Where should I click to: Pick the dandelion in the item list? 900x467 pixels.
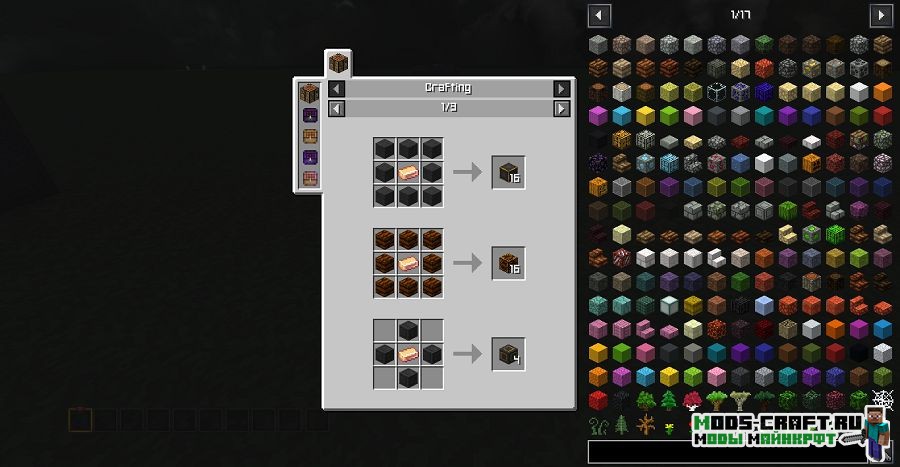click(669, 425)
